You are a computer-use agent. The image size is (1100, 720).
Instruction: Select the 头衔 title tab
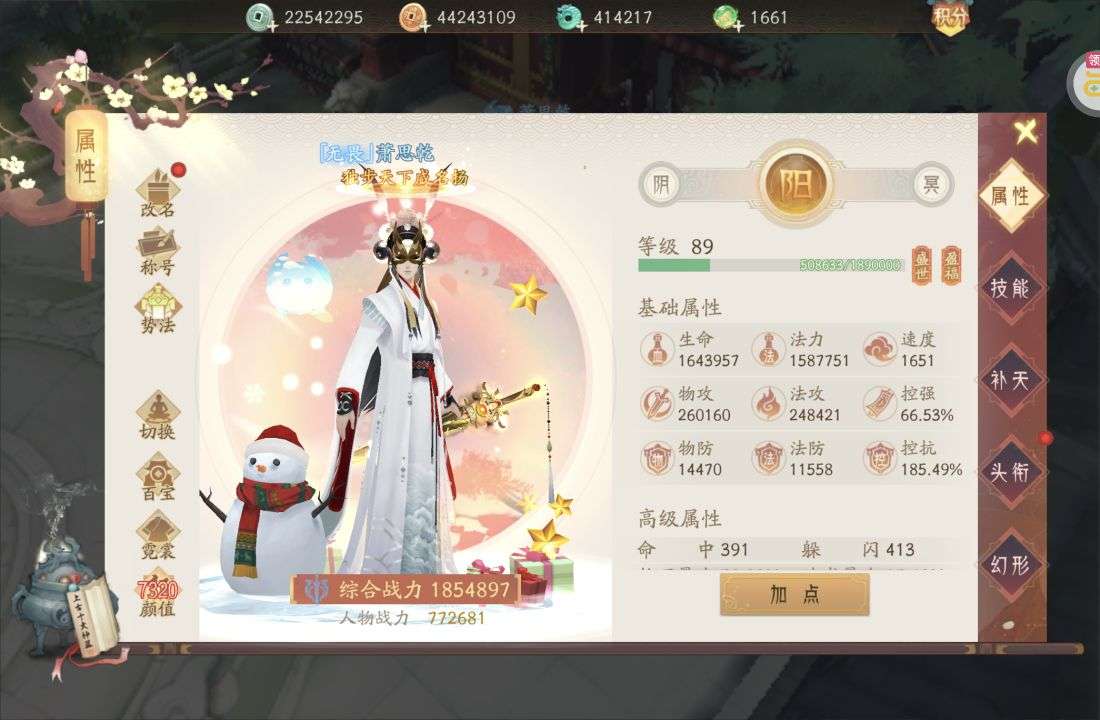(x=1010, y=472)
